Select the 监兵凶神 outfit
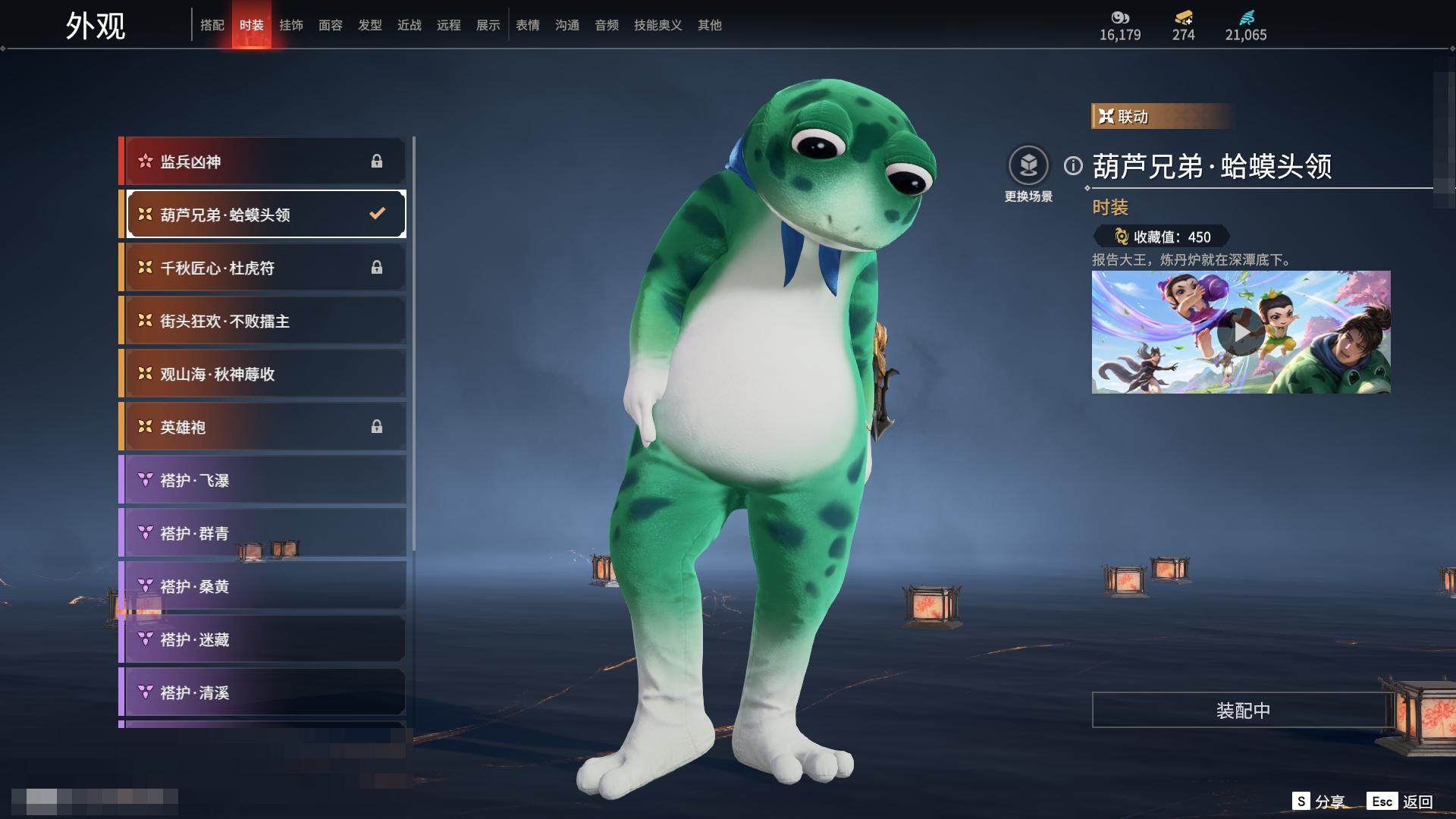The width and height of the screenshot is (1456, 819). click(x=263, y=162)
